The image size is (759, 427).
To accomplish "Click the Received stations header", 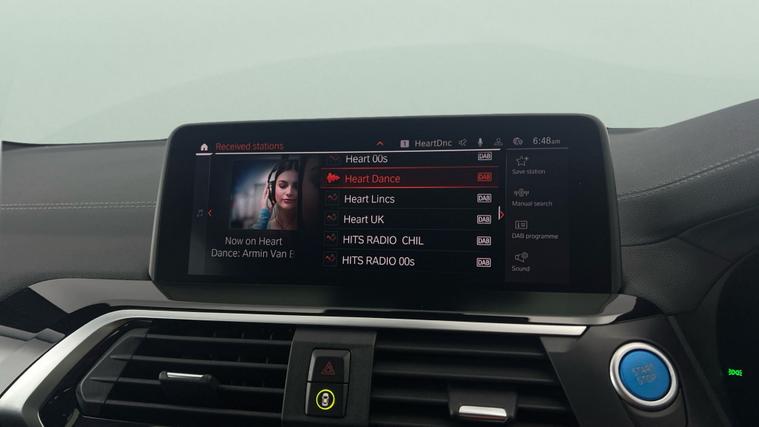I will coord(250,147).
